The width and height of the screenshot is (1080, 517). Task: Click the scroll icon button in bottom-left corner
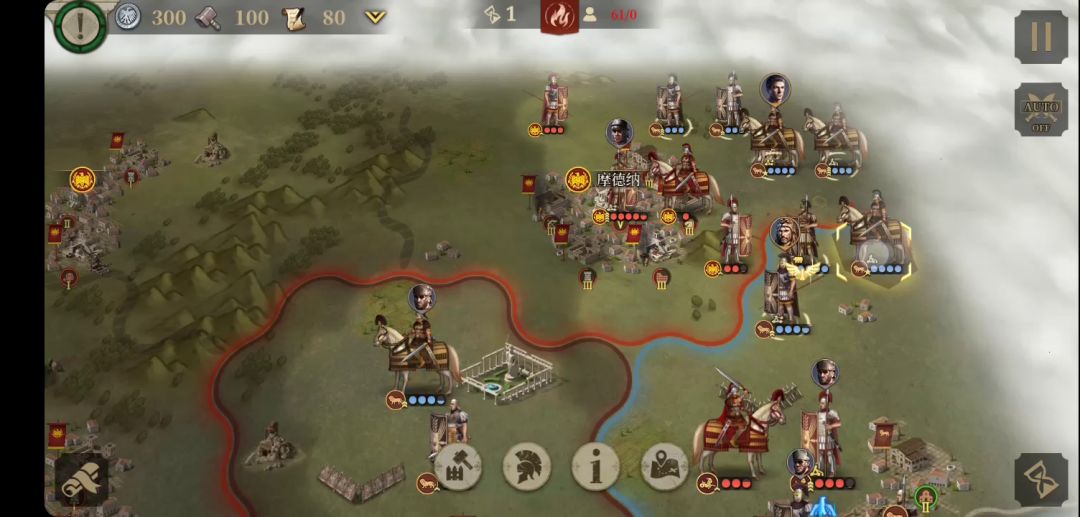point(81,480)
